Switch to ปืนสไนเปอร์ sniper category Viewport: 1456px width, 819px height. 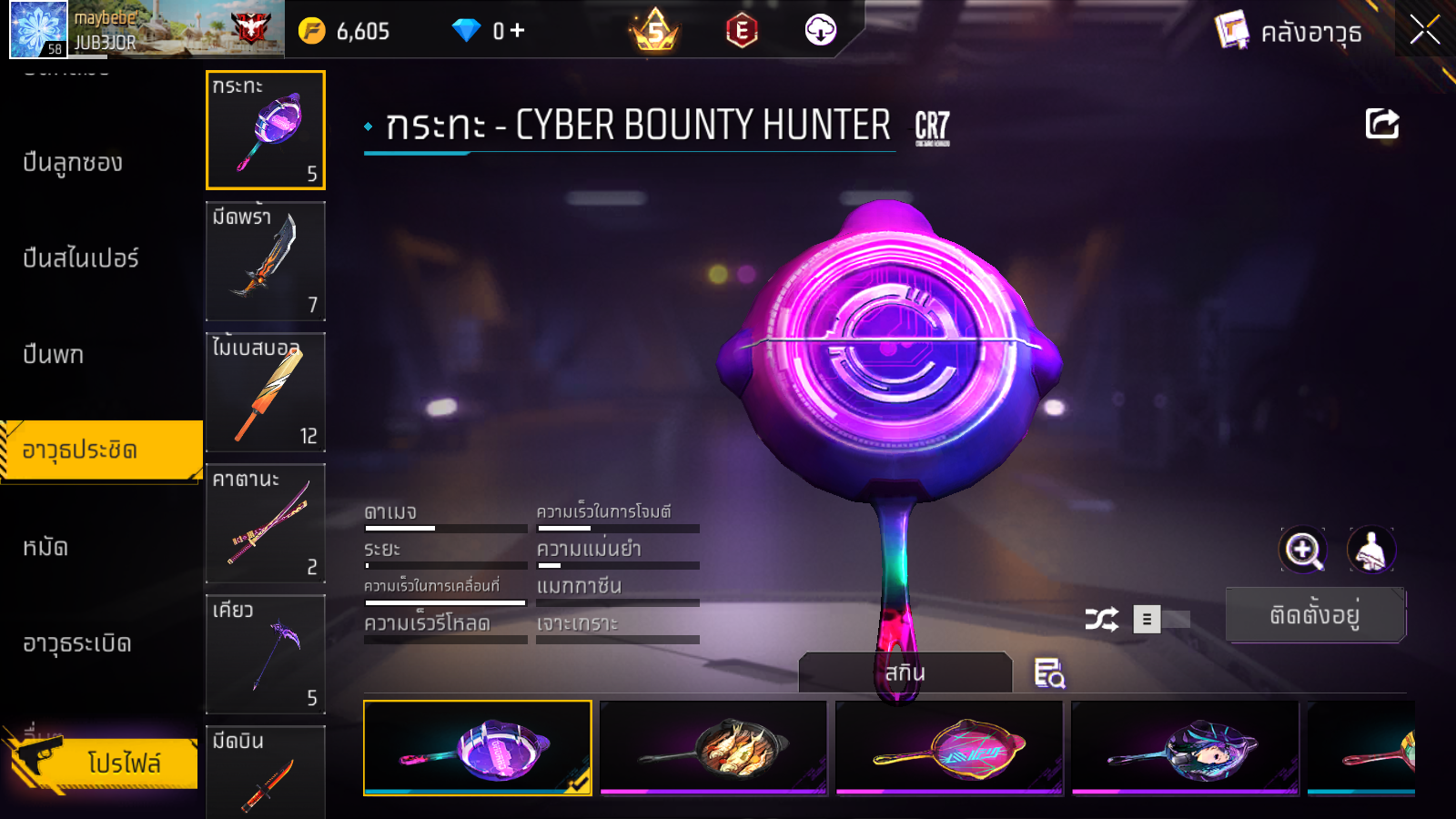pyautogui.click(x=81, y=258)
